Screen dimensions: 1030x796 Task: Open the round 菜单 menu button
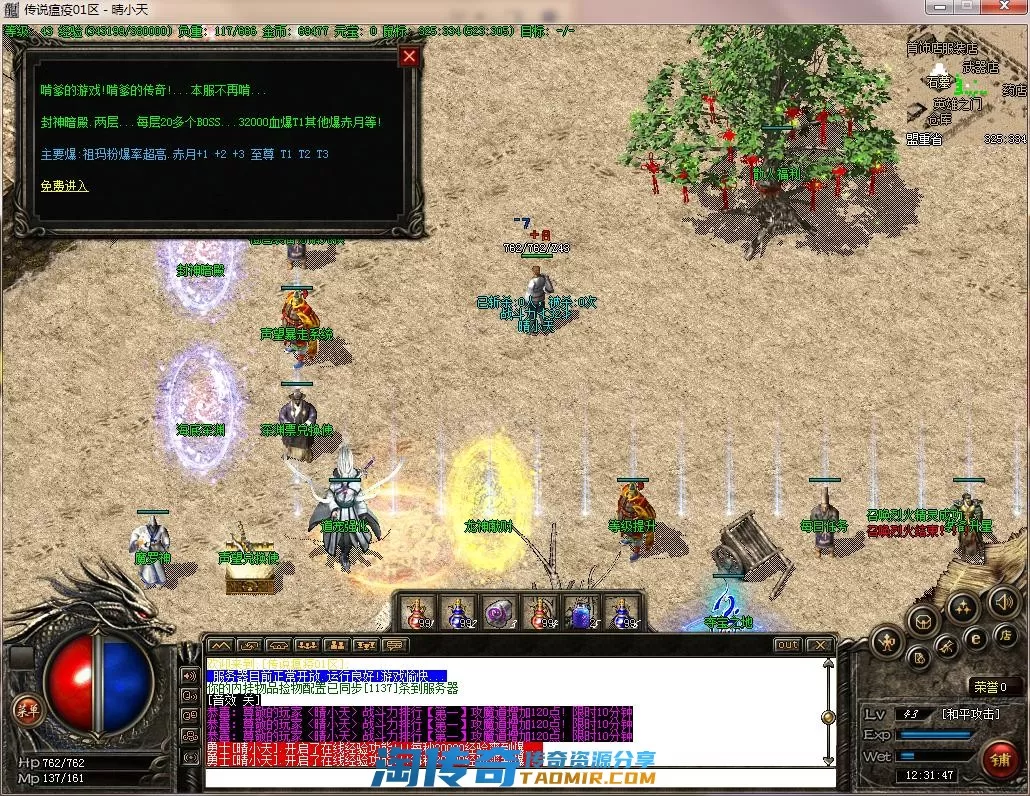26,709
